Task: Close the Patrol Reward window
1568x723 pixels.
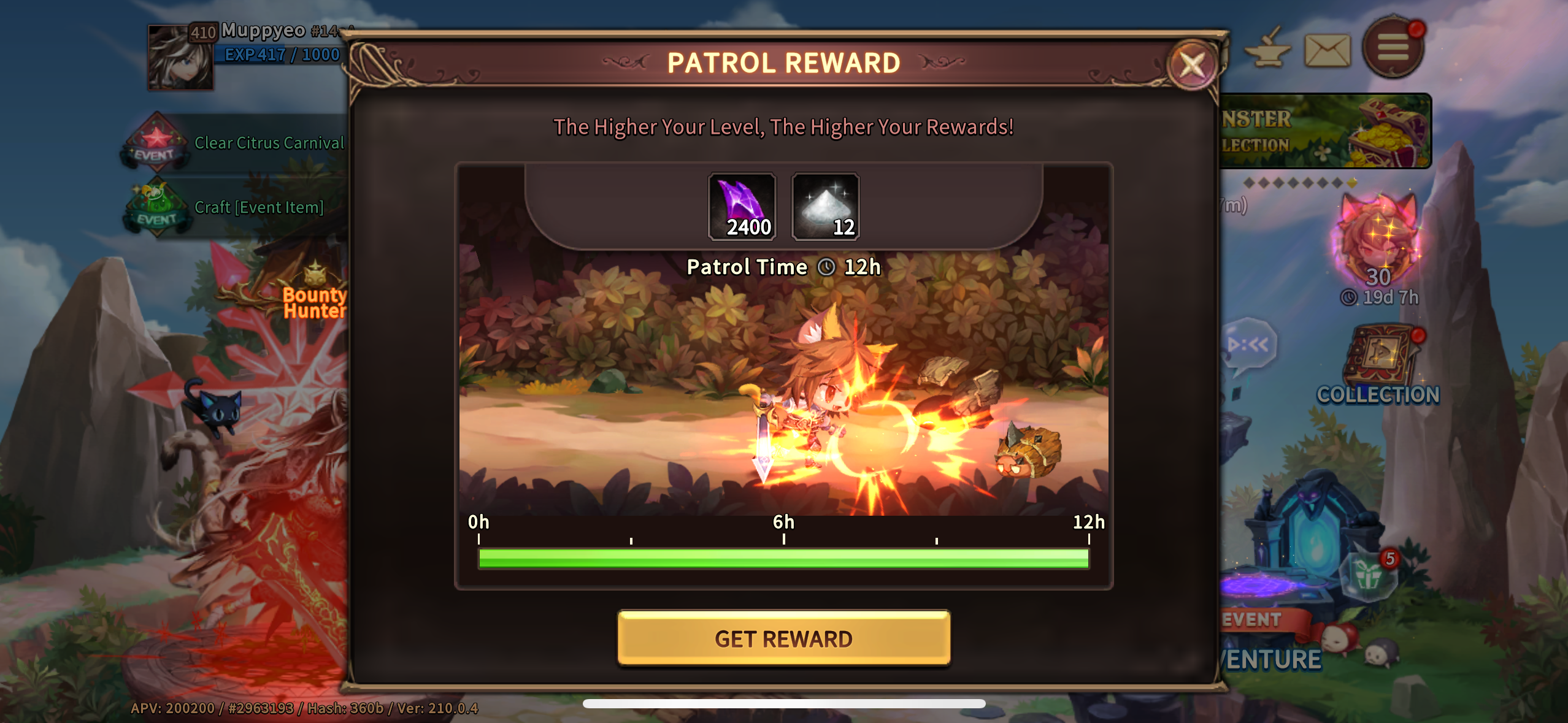Action: click(1191, 64)
